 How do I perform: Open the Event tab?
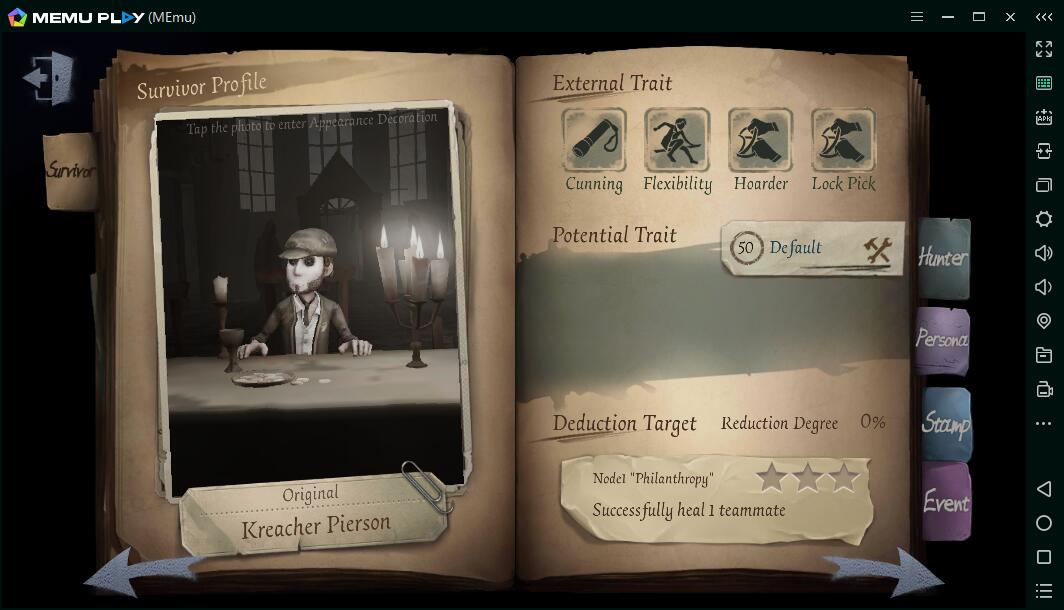(945, 502)
